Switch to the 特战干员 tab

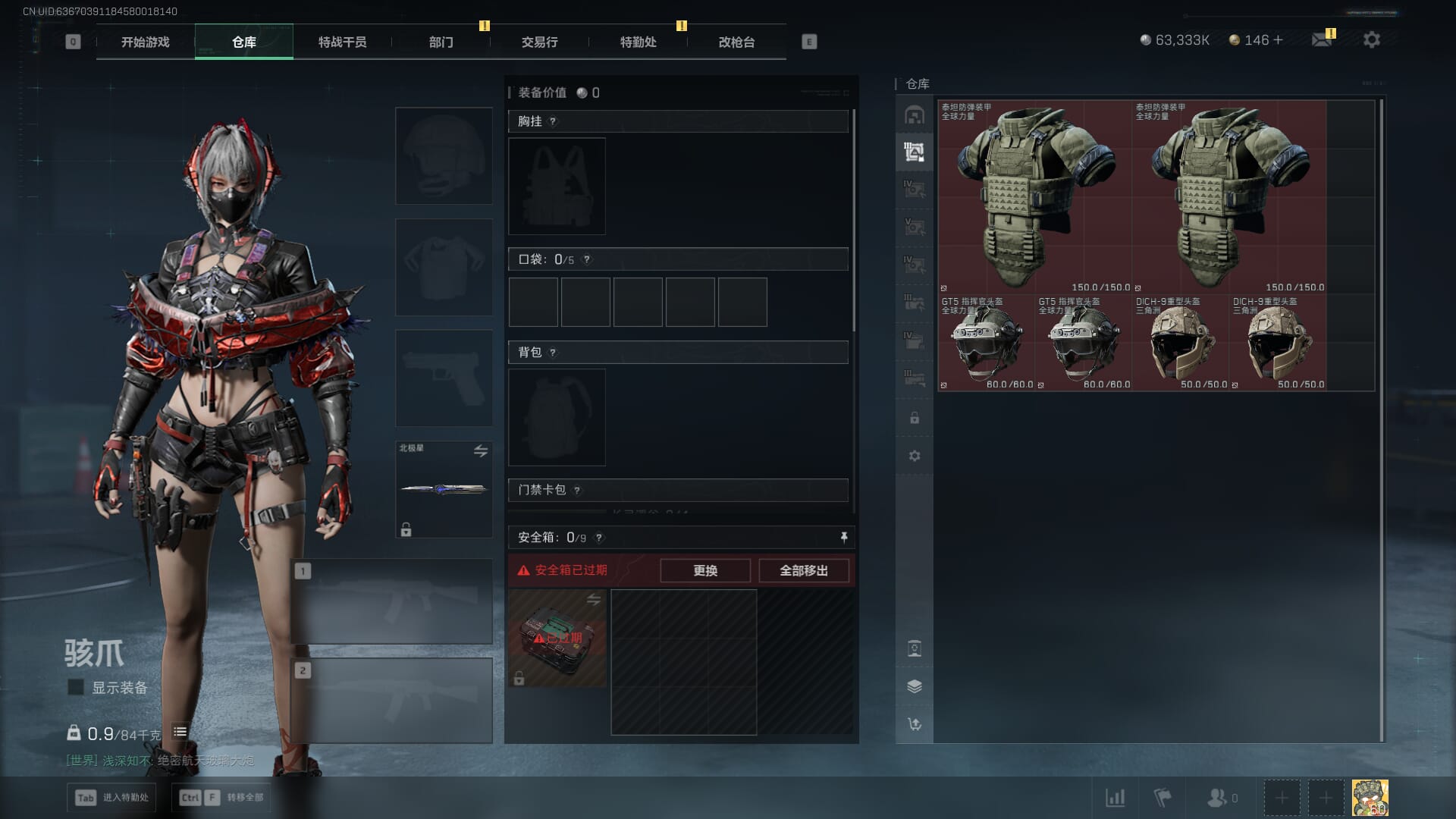click(x=342, y=42)
